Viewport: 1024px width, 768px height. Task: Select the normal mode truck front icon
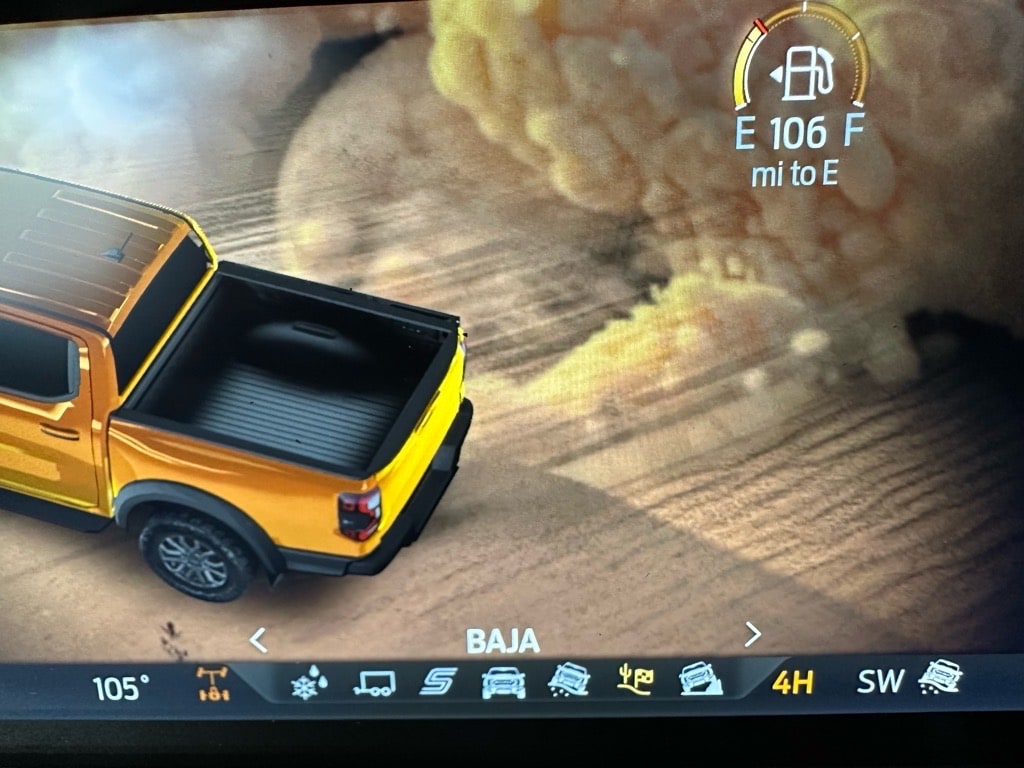pos(503,682)
